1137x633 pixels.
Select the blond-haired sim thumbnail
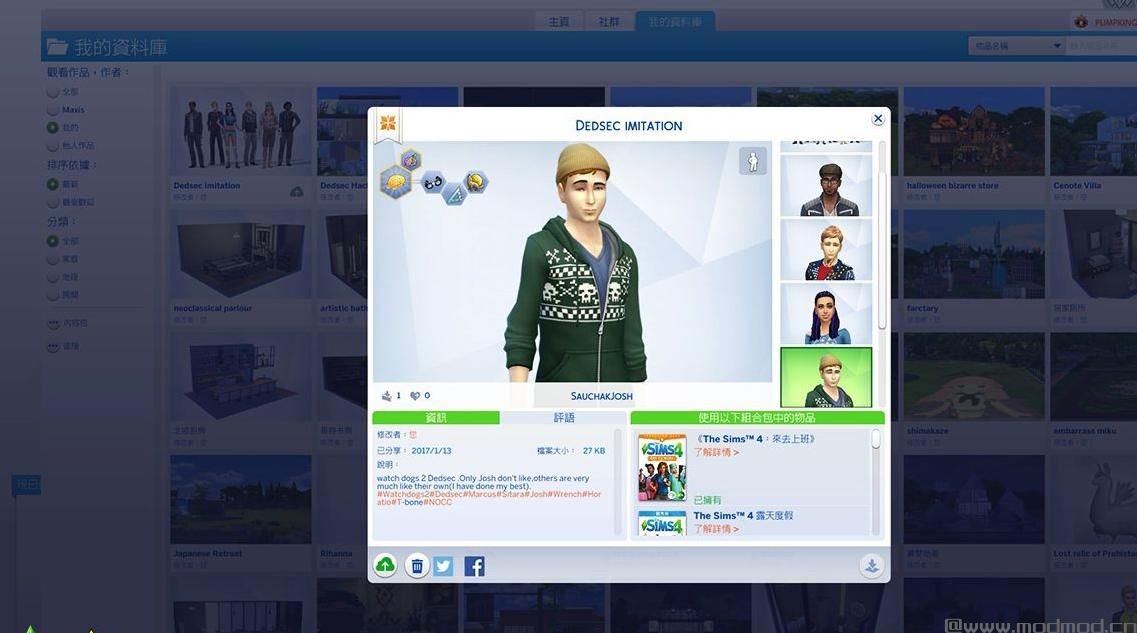(826, 249)
